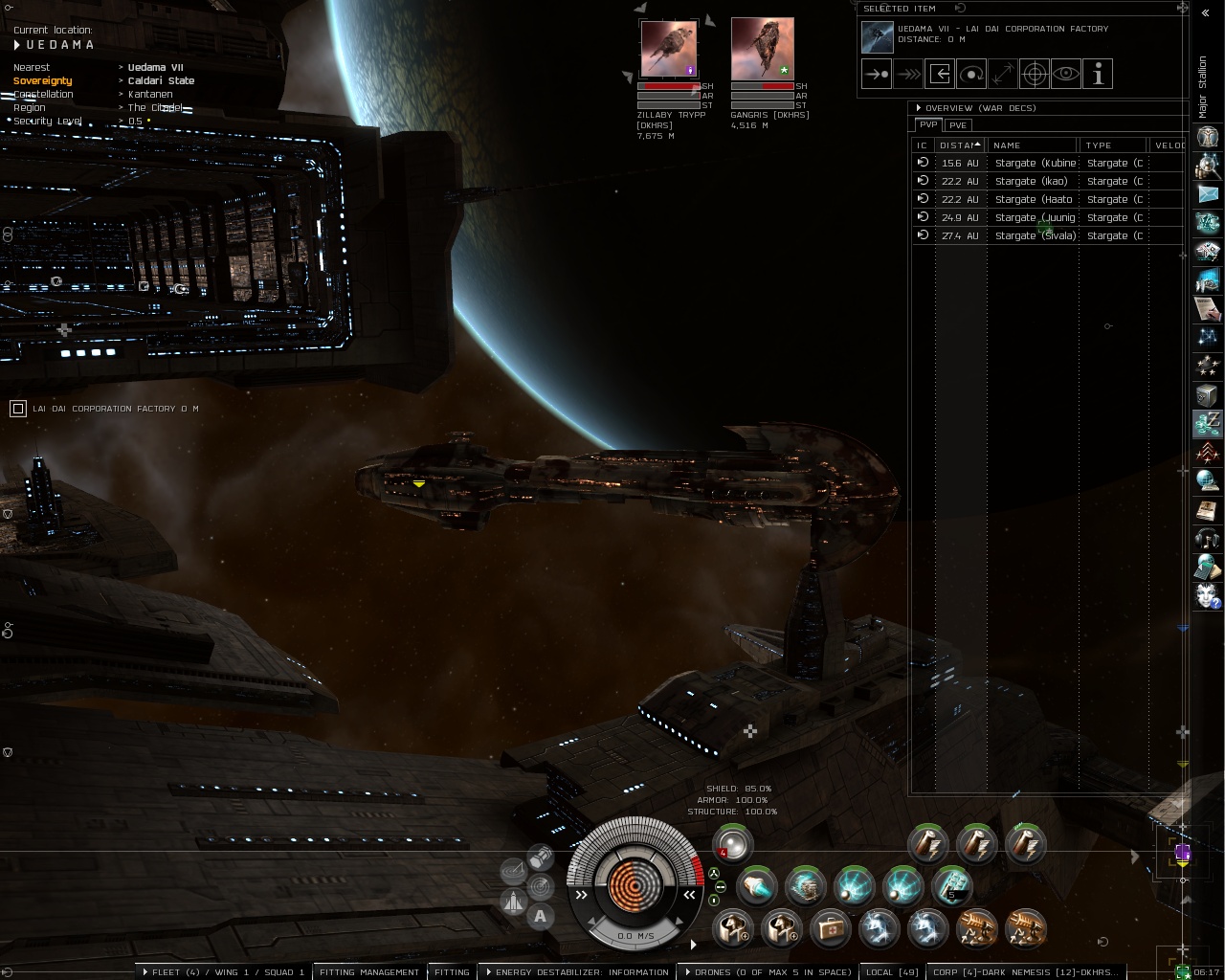This screenshot has width=1225, height=980.
Task: Open the Fitting Management window tab
Action: coord(369,971)
